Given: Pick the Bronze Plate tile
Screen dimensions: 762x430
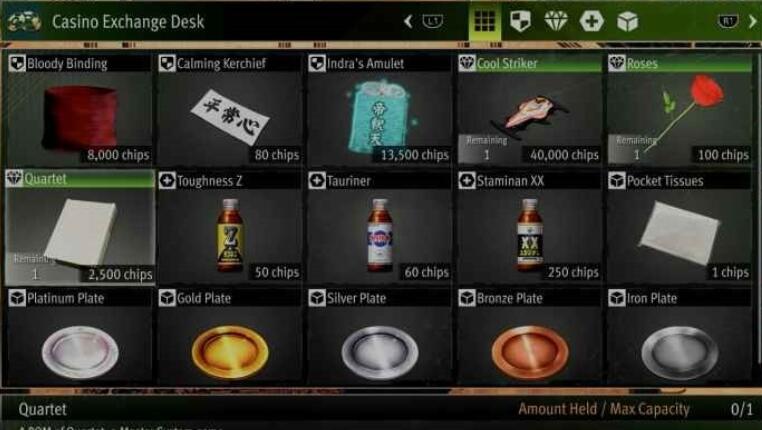Looking at the screenshot, I should click(x=529, y=340).
